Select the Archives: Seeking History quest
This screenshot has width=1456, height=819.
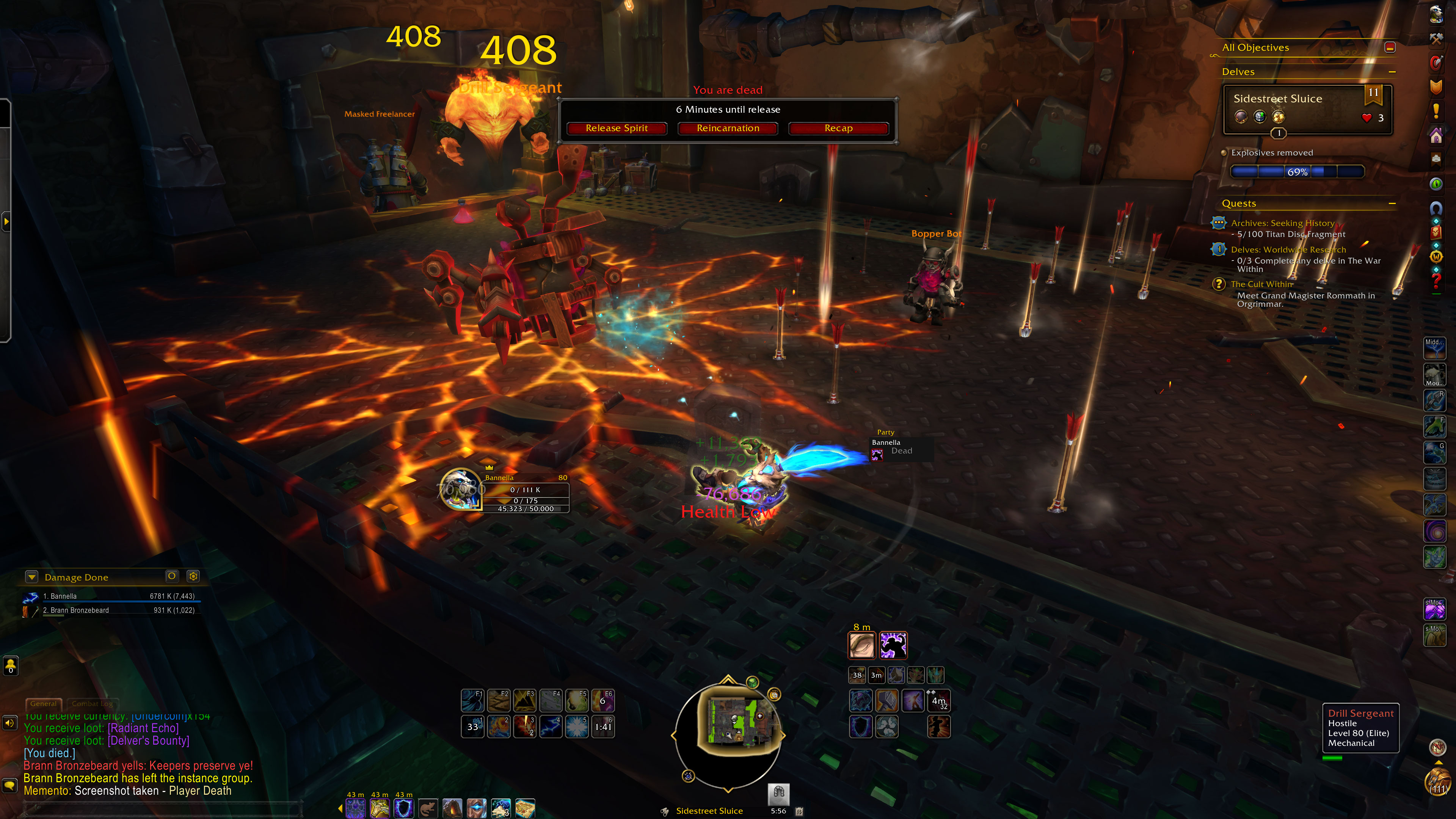pyautogui.click(x=1282, y=223)
